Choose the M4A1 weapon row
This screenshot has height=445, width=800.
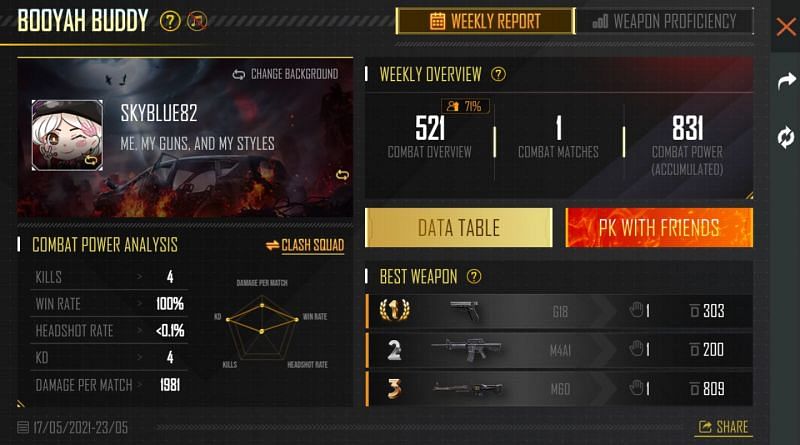click(560, 349)
